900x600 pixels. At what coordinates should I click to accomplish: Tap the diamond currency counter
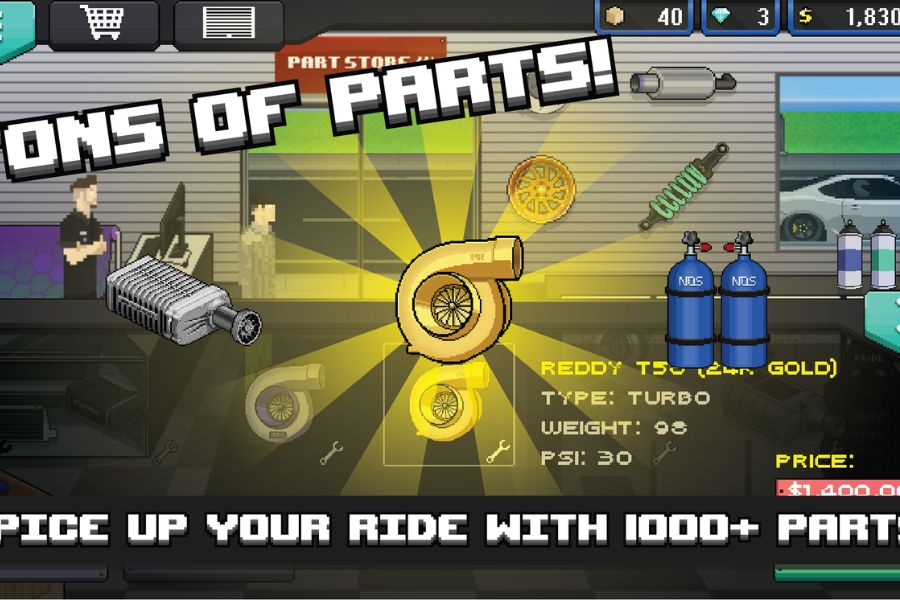point(741,17)
